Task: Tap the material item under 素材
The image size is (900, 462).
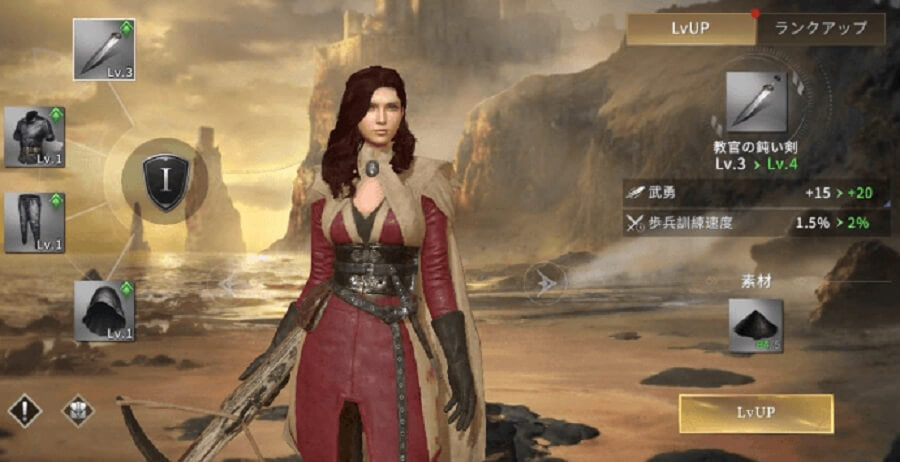Action: click(x=755, y=326)
